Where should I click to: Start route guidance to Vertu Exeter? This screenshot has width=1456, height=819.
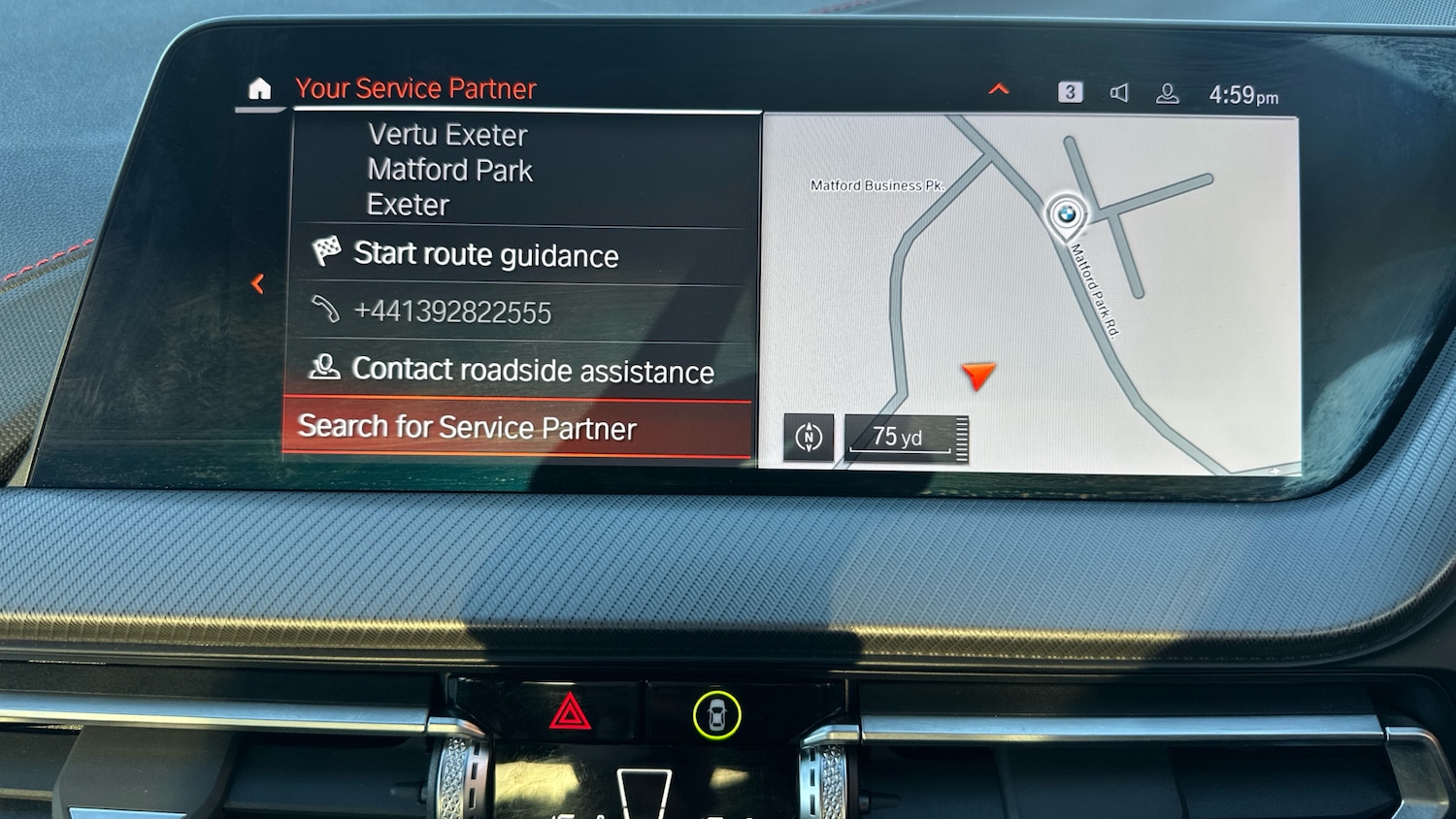point(487,254)
